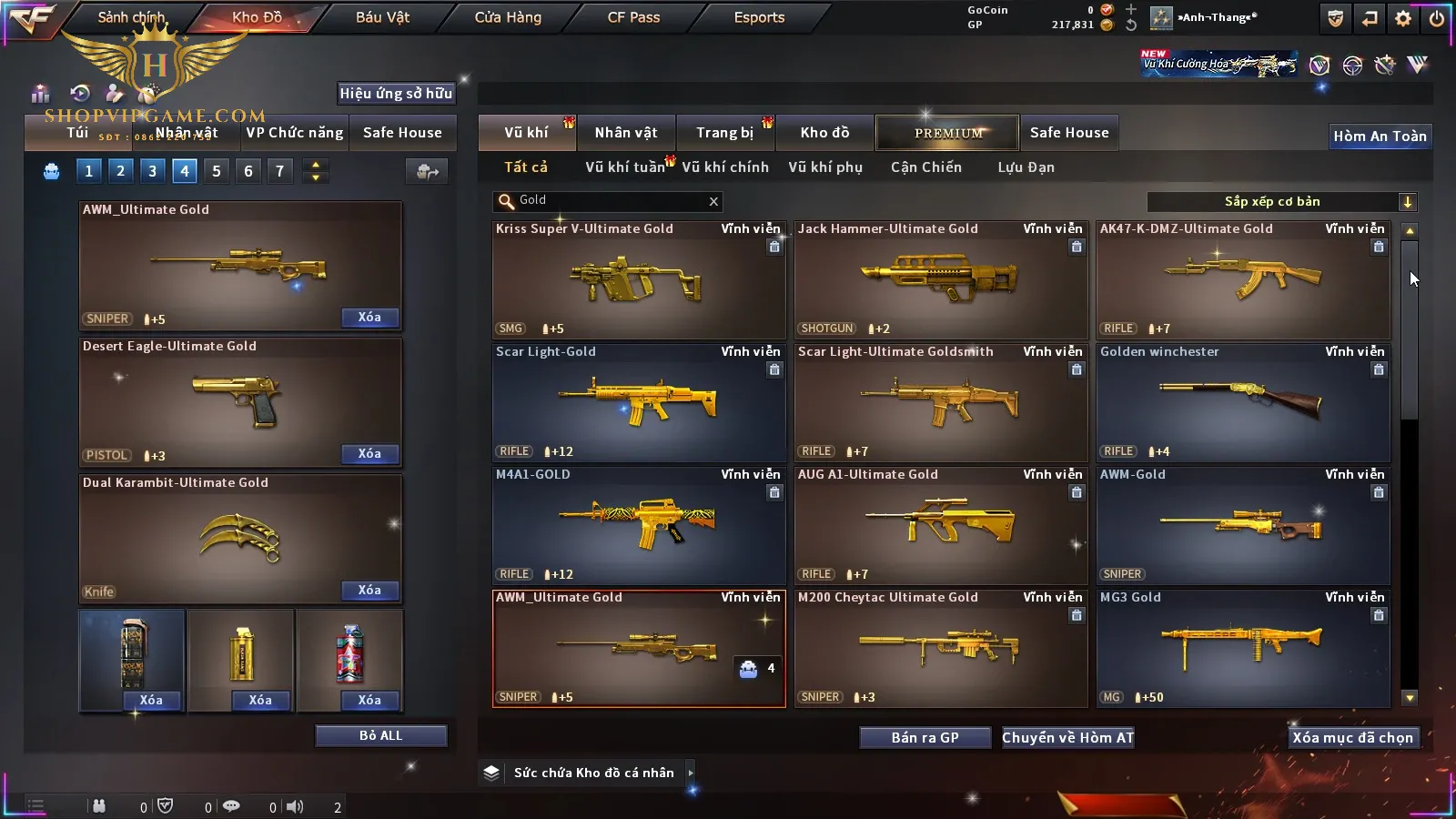This screenshot has height=819, width=1456.
Task: Open the settings gear icon
Action: click(x=1403, y=18)
